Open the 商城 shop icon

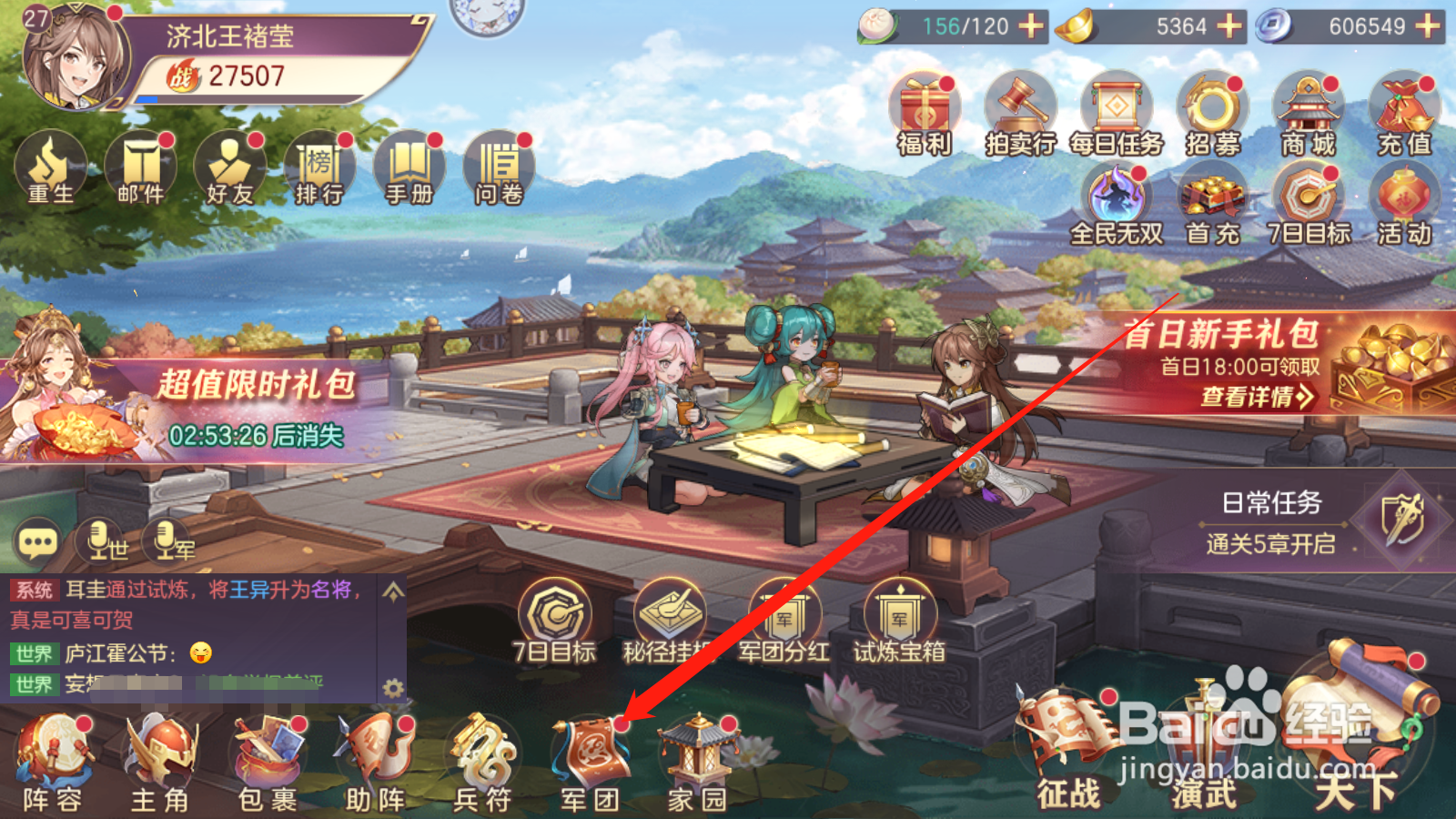1308,109
